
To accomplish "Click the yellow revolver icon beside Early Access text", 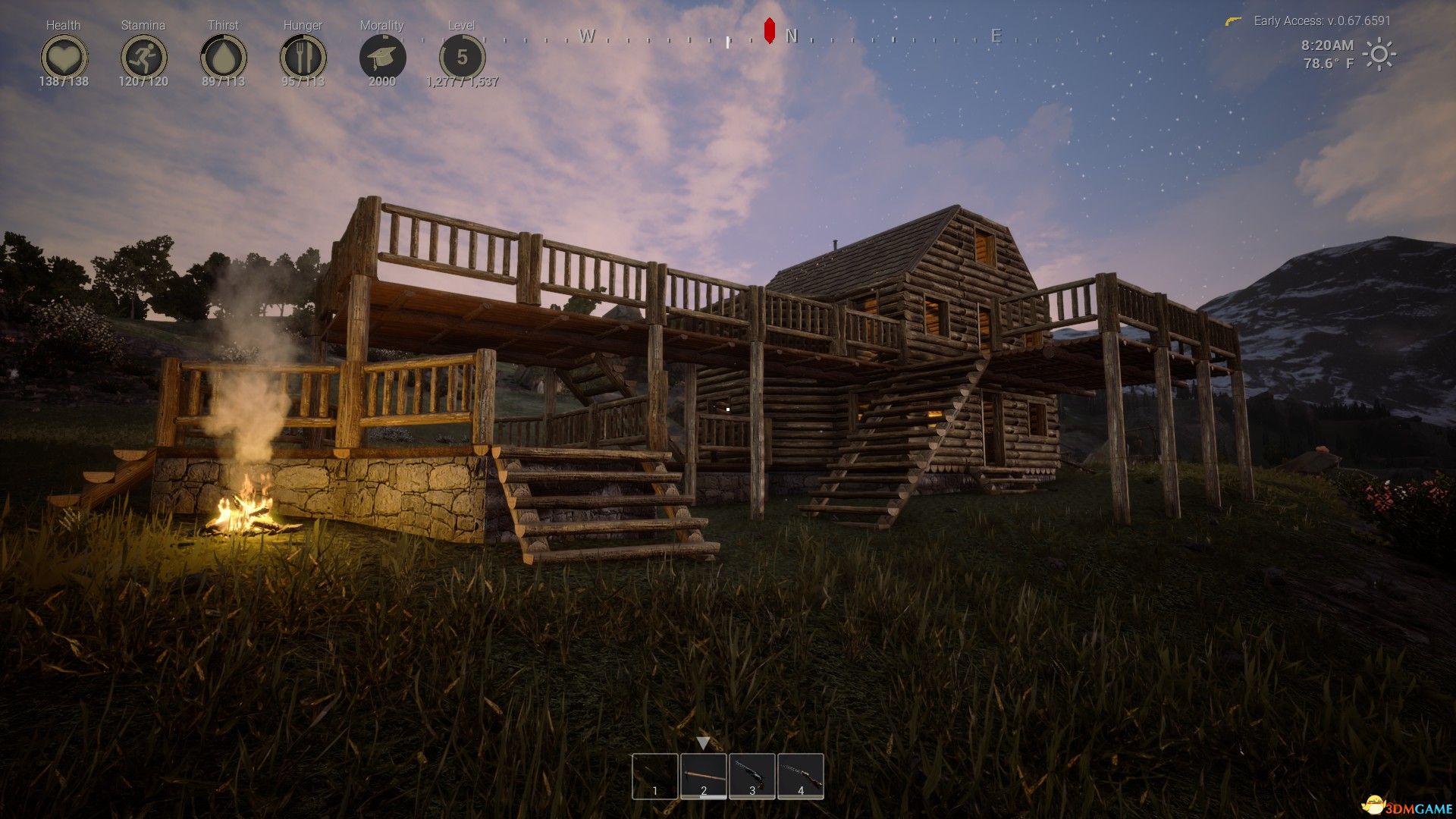I will click(x=1235, y=21).
